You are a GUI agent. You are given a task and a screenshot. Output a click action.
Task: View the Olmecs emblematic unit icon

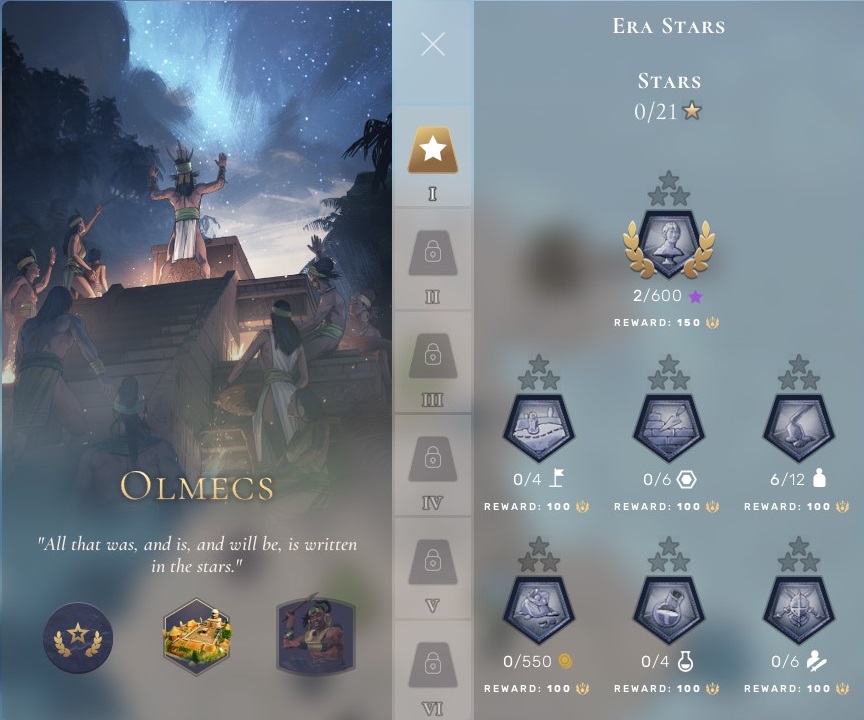point(315,637)
